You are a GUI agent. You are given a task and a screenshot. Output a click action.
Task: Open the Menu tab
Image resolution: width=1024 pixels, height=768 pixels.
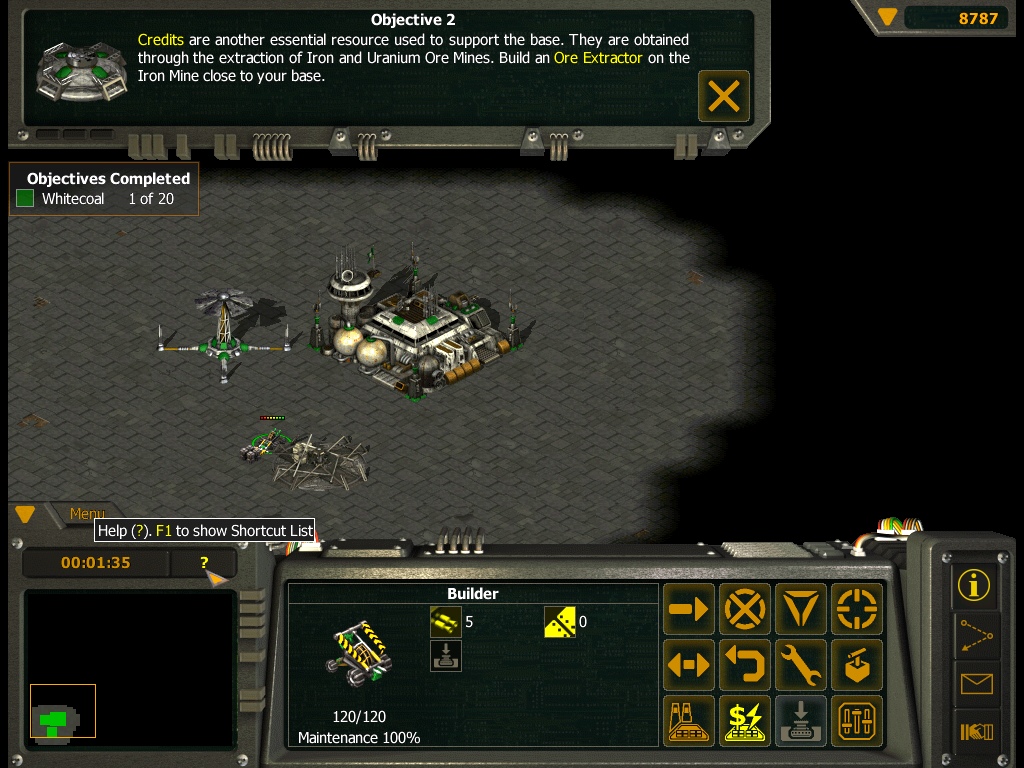[x=87, y=514]
